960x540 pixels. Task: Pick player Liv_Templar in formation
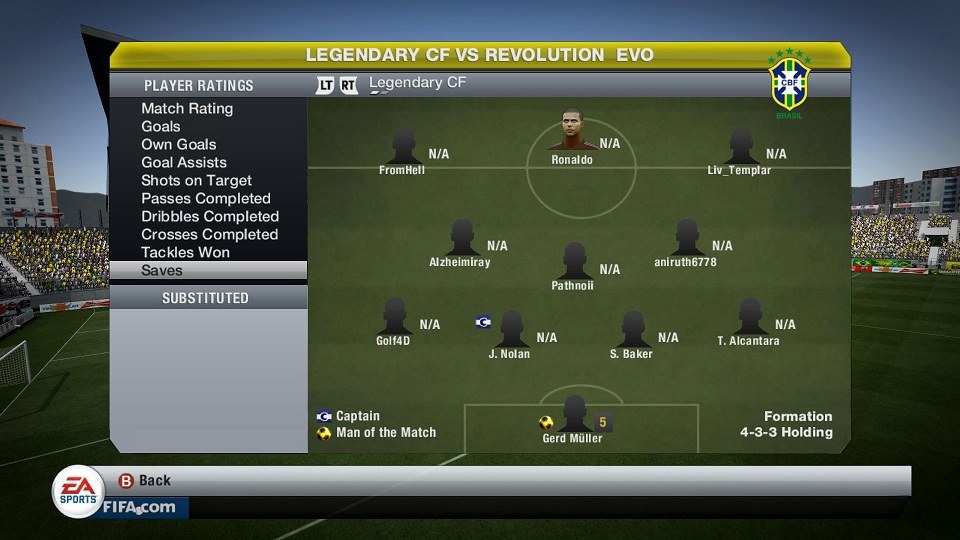pos(740,150)
